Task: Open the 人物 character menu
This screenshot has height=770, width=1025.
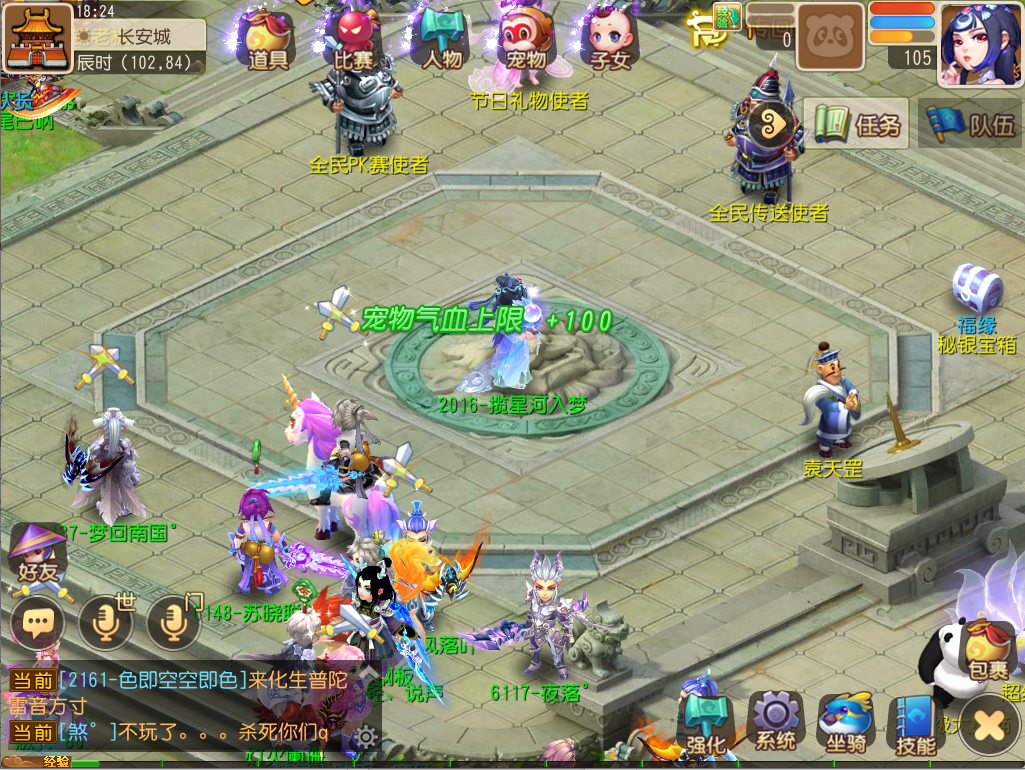Action: click(442, 40)
